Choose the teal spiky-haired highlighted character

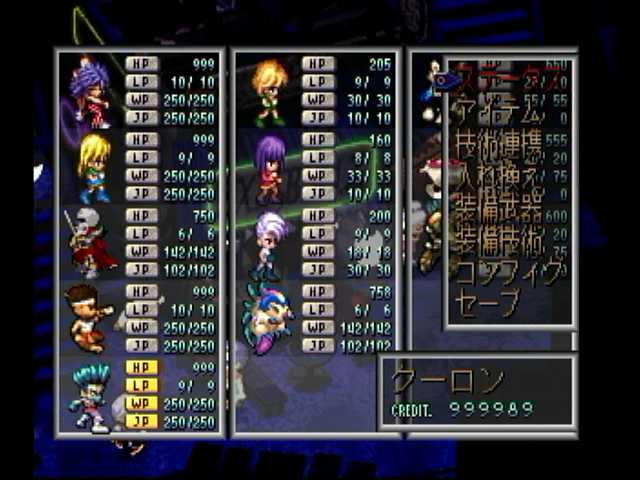click(x=91, y=395)
